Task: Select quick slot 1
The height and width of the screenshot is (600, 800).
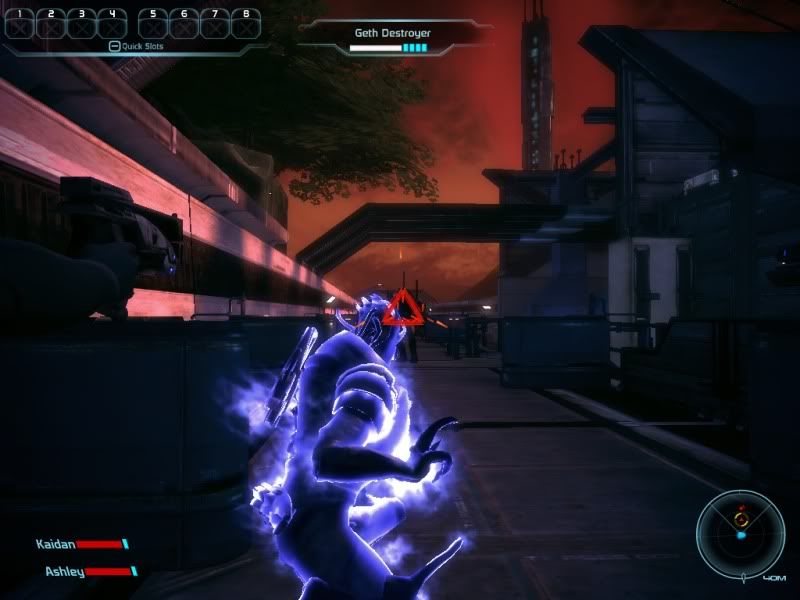Action: click(x=20, y=23)
